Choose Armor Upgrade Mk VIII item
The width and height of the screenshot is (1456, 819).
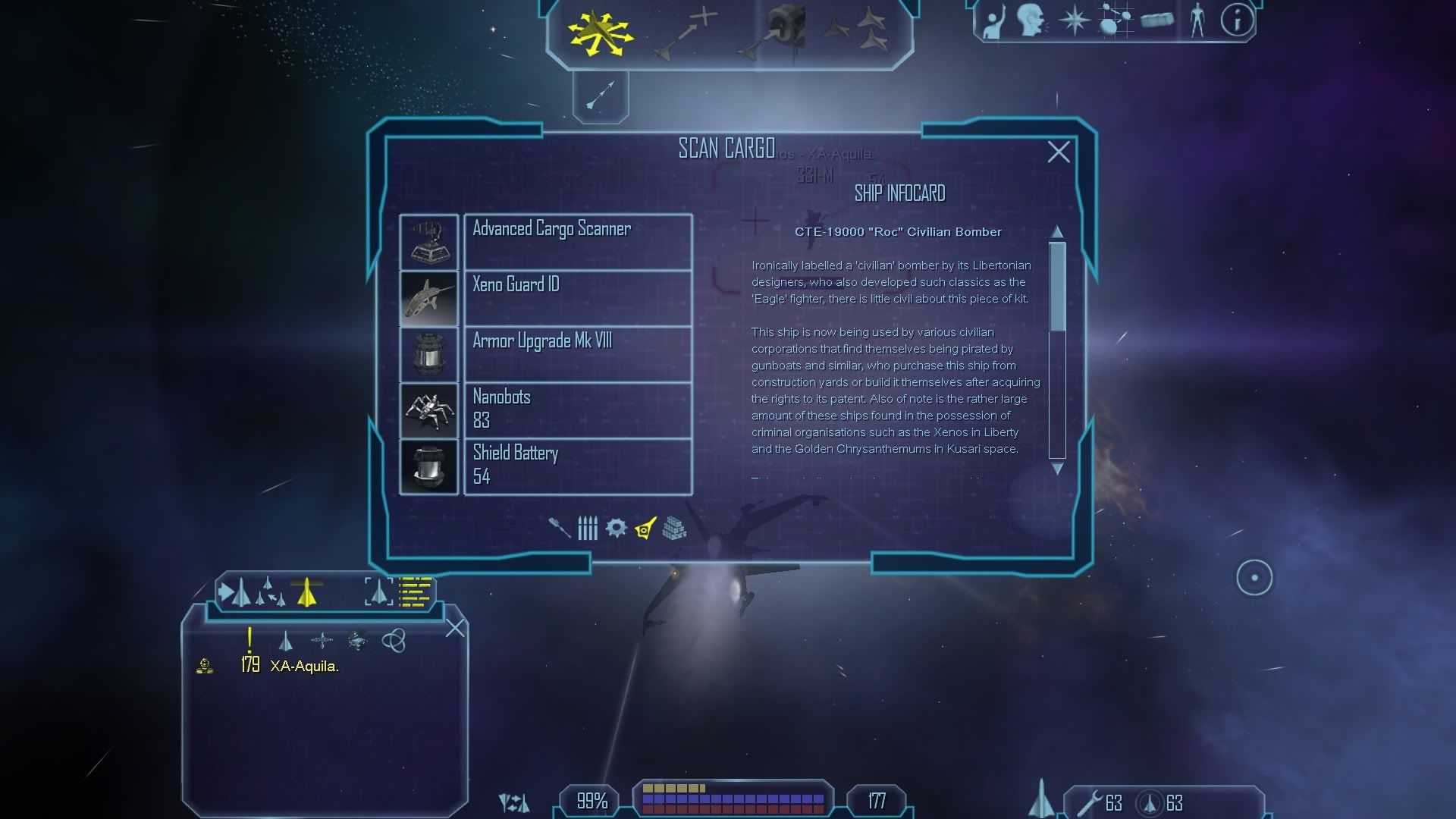tap(576, 354)
